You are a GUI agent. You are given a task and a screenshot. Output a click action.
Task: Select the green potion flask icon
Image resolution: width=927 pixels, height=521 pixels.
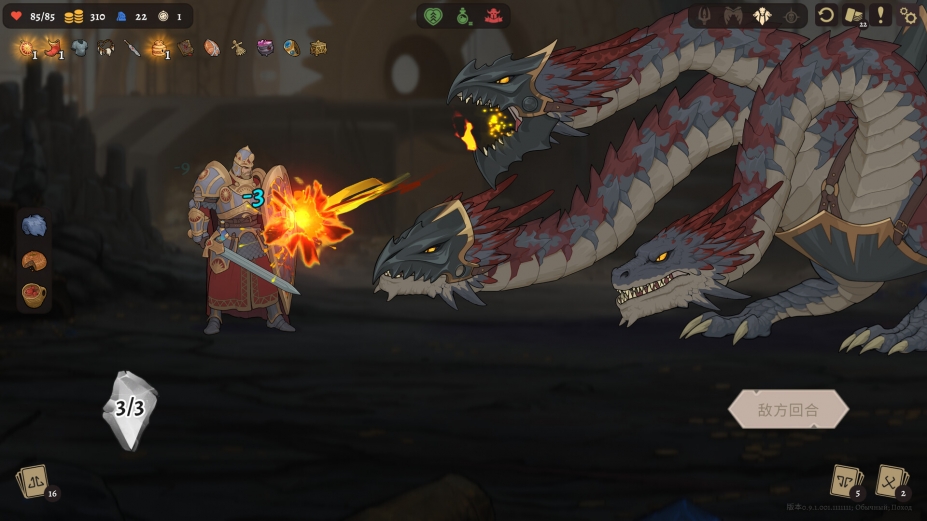pos(463,16)
